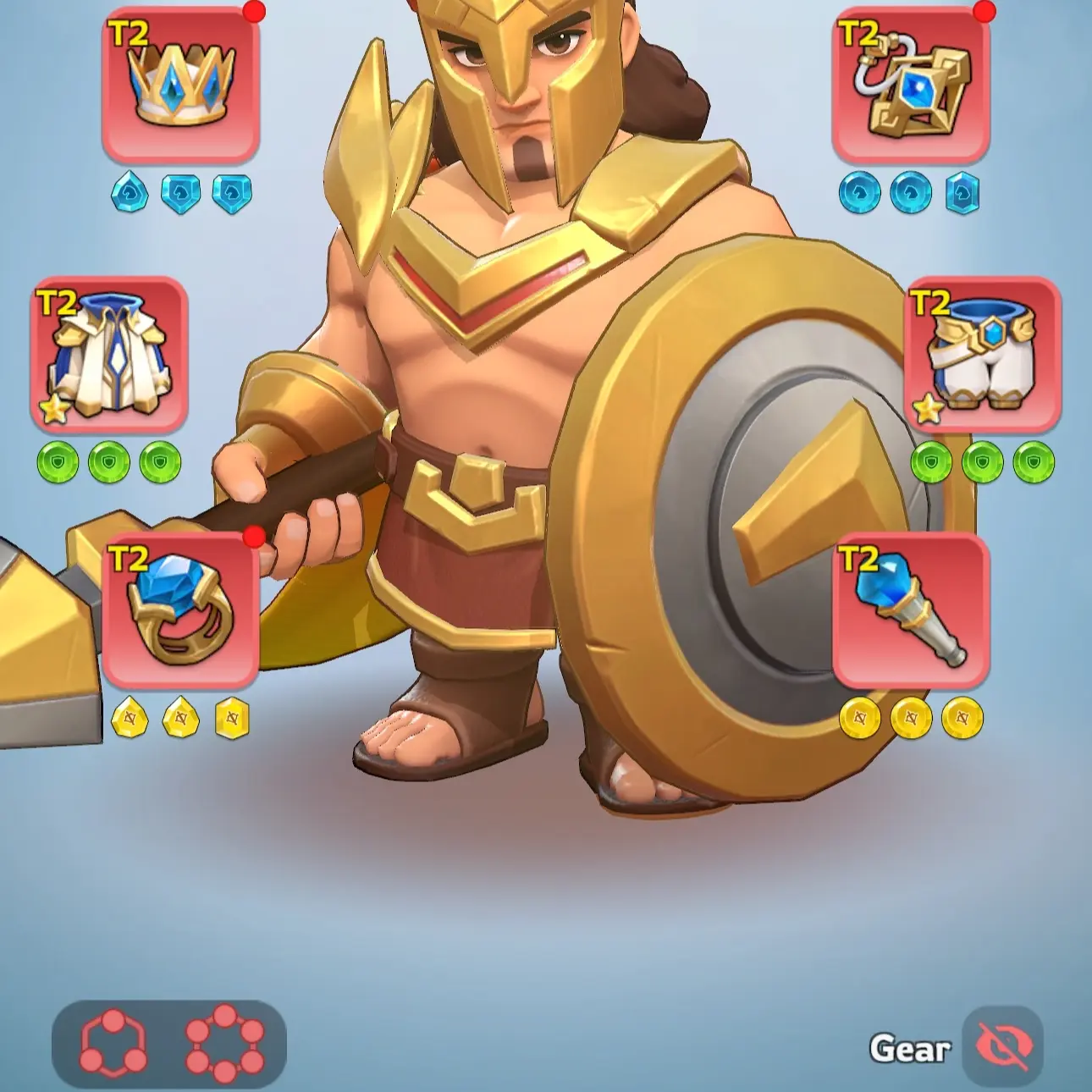This screenshot has width=1092, height=1092.
Task: Choose the T2 white robe armor slot
Action: tap(109, 356)
